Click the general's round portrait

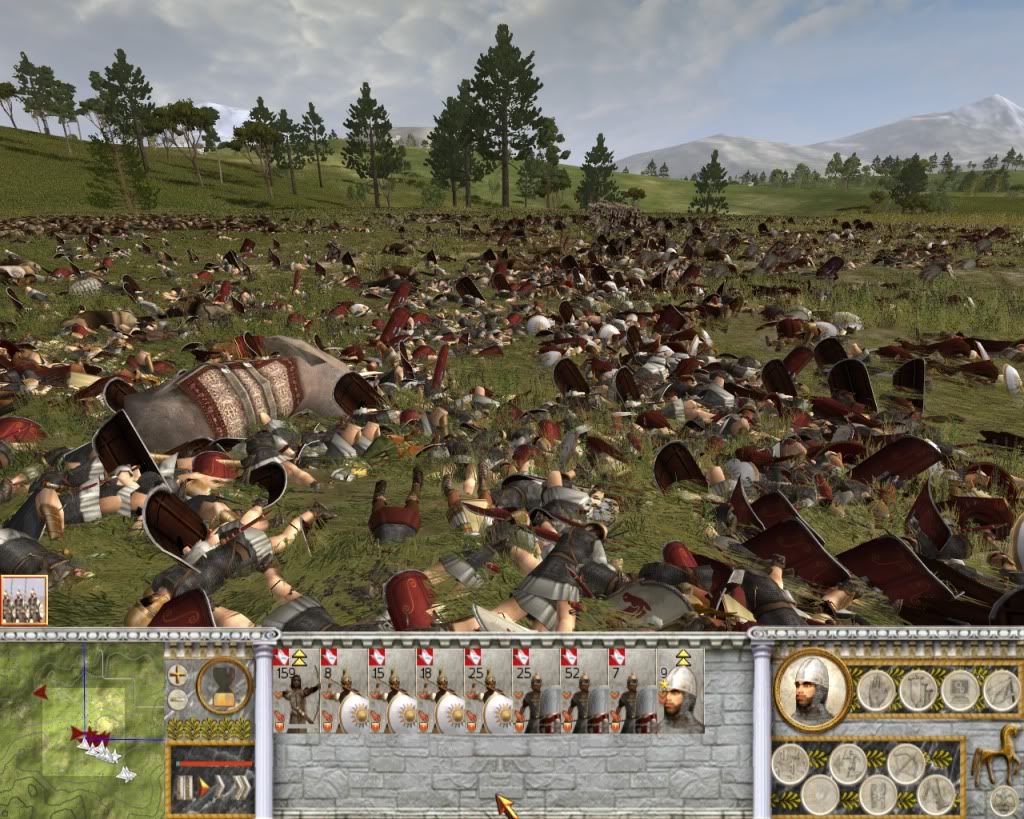[811, 689]
